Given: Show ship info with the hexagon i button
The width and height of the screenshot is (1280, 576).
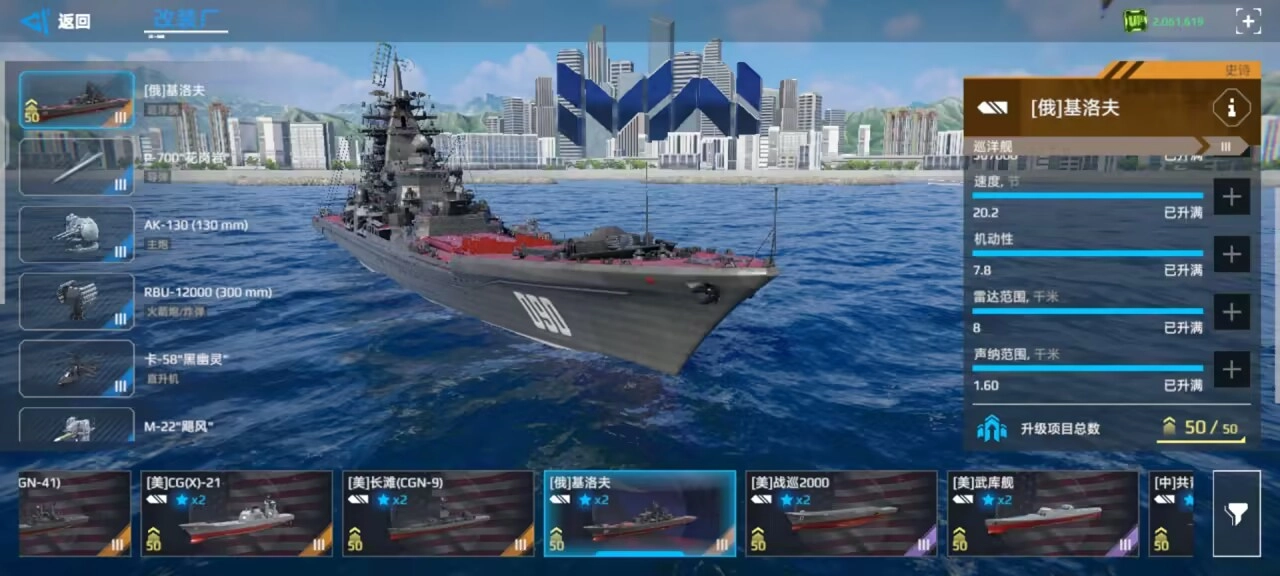Looking at the screenshot, I should (x=1230, y=108).
